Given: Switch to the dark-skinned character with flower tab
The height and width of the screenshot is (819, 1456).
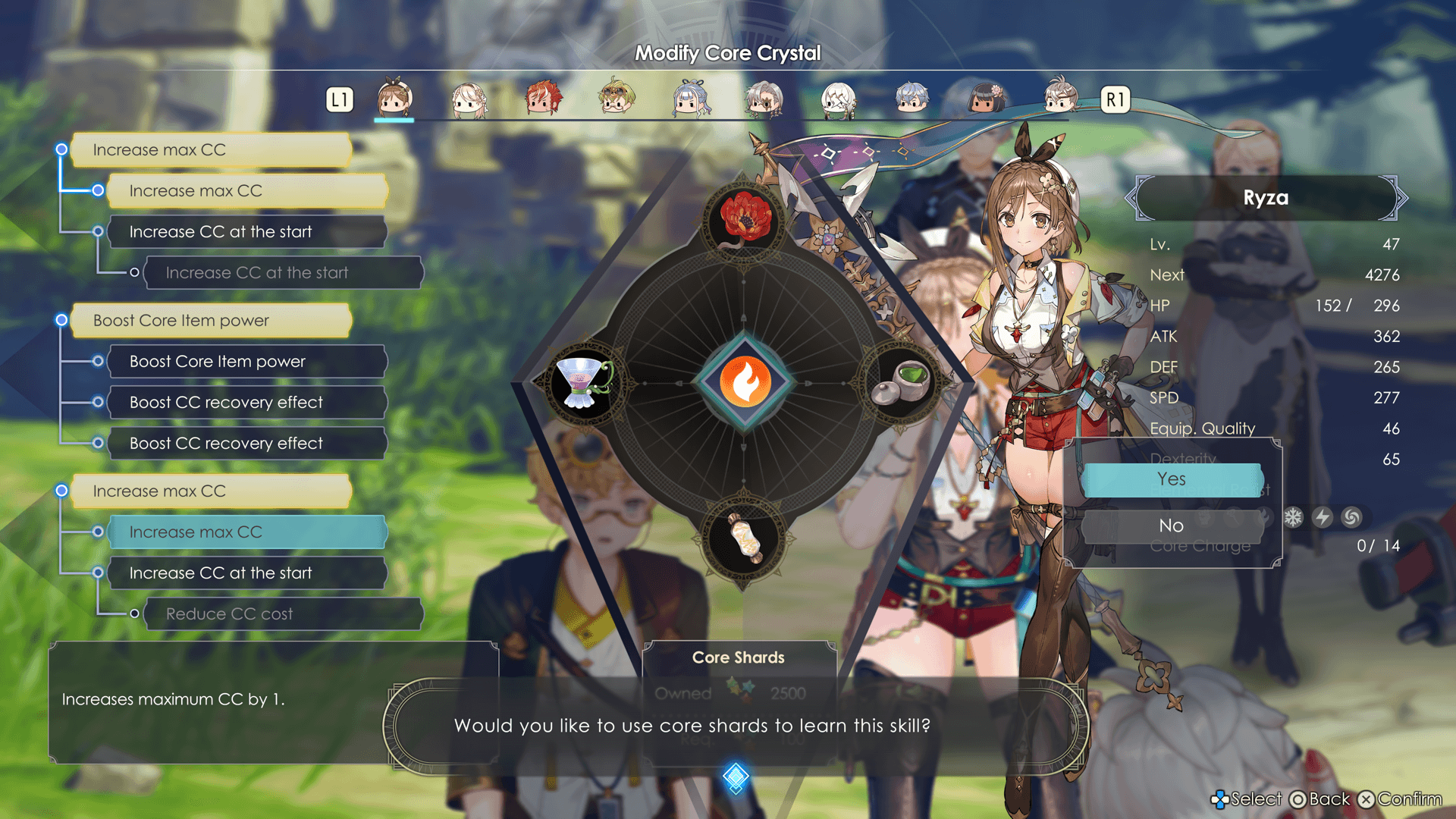Looking at the screenshot, I should pyautogui.click(x=986, y=99).
